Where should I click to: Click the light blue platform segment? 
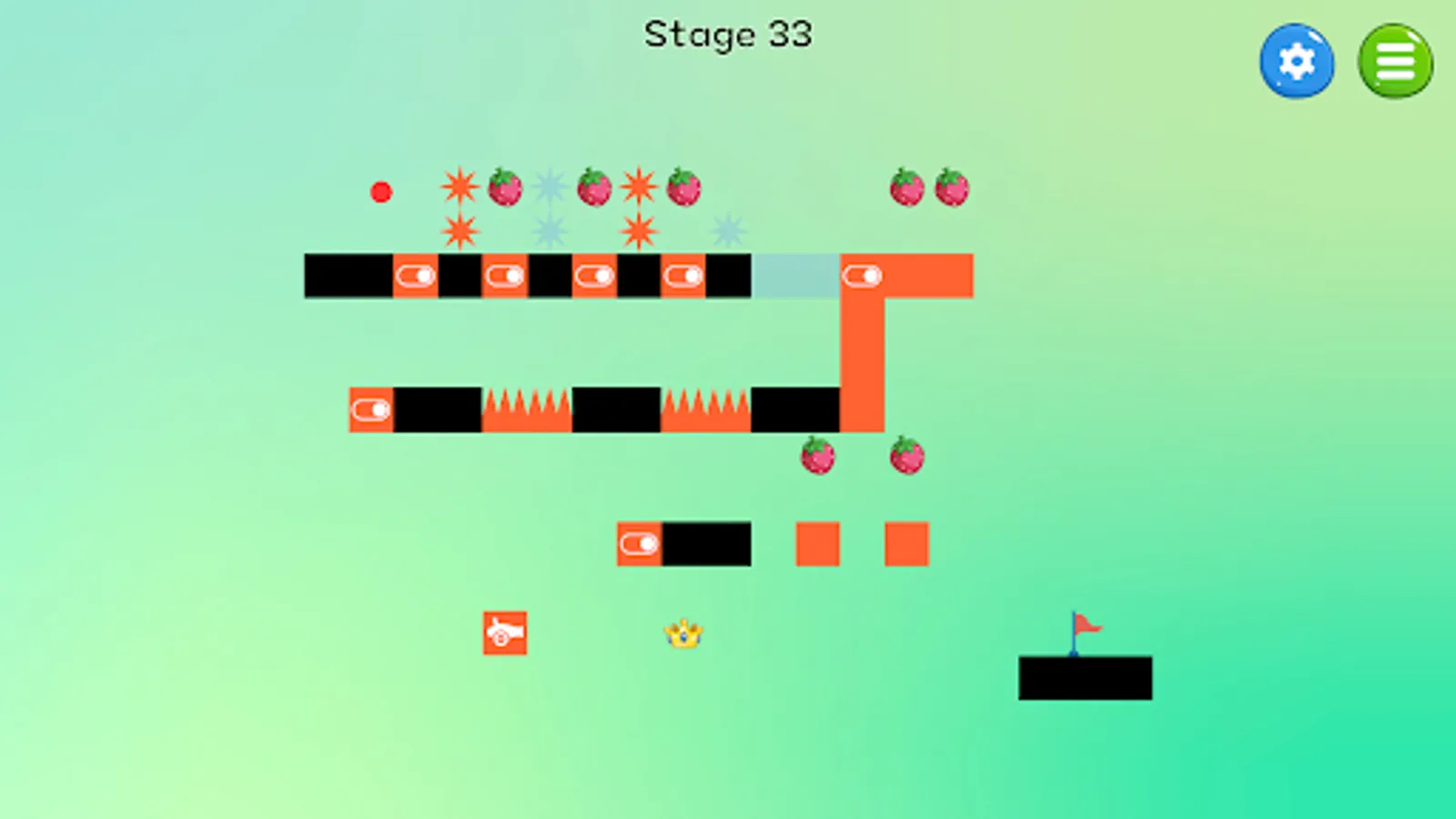click(796, 274)
